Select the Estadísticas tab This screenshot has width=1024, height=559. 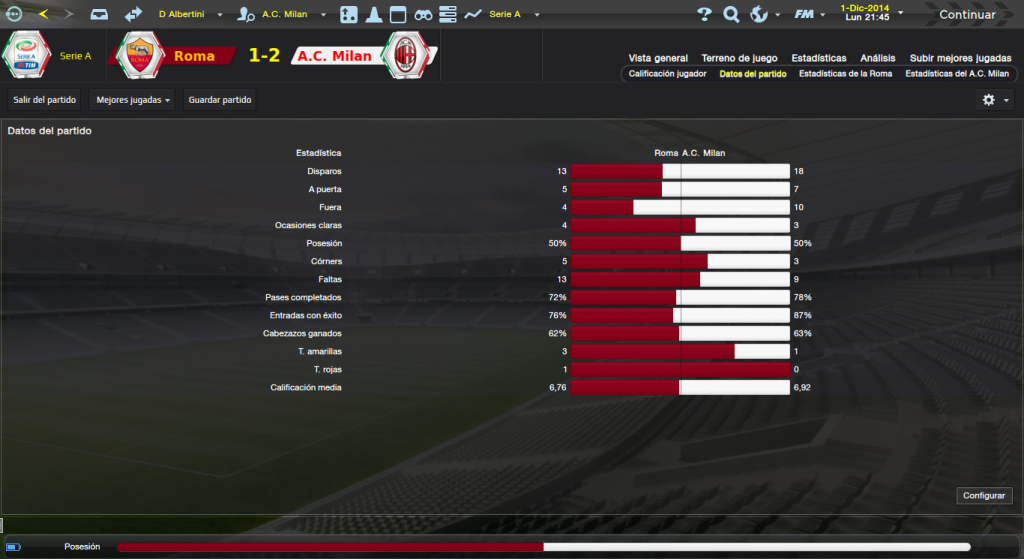coord(818,58)
